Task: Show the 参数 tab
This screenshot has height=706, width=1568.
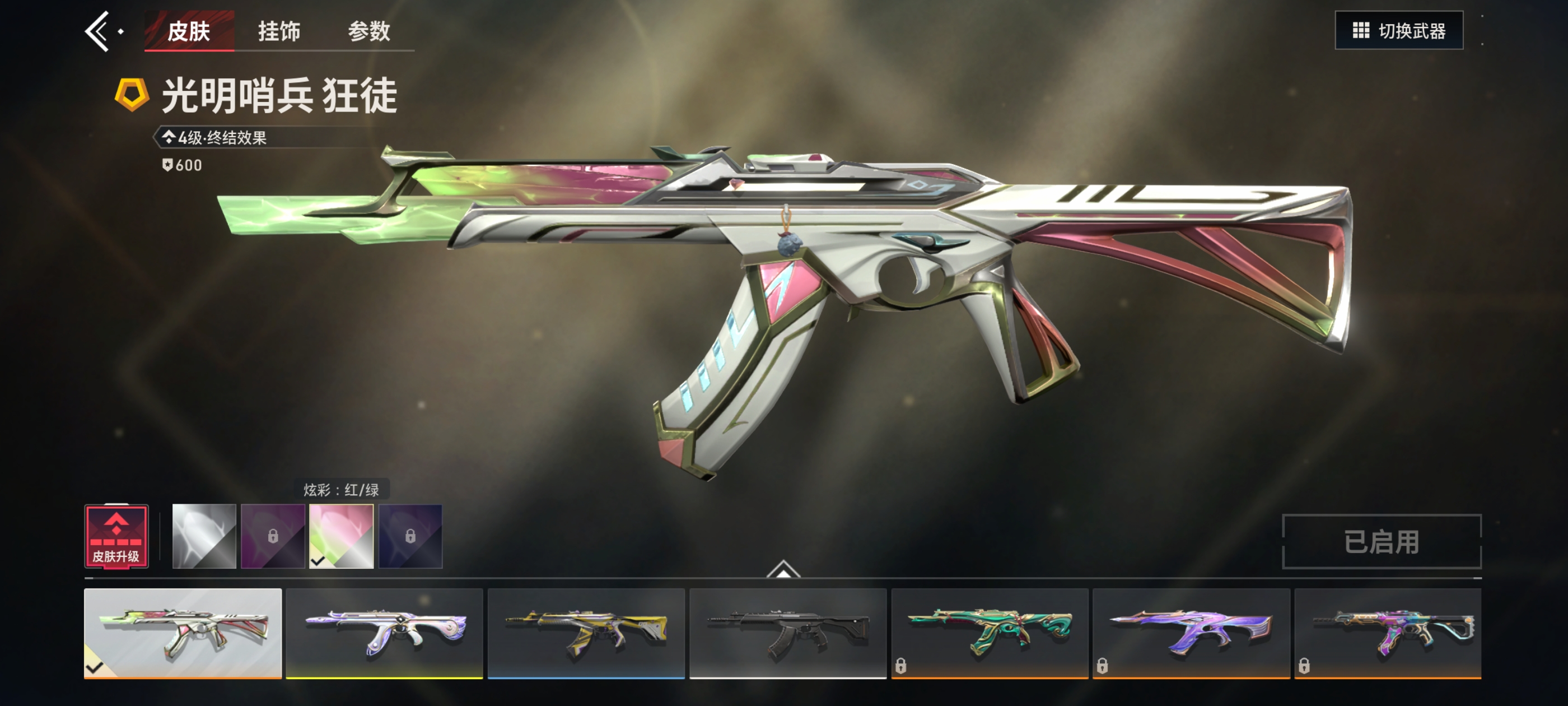Action: 369,31
